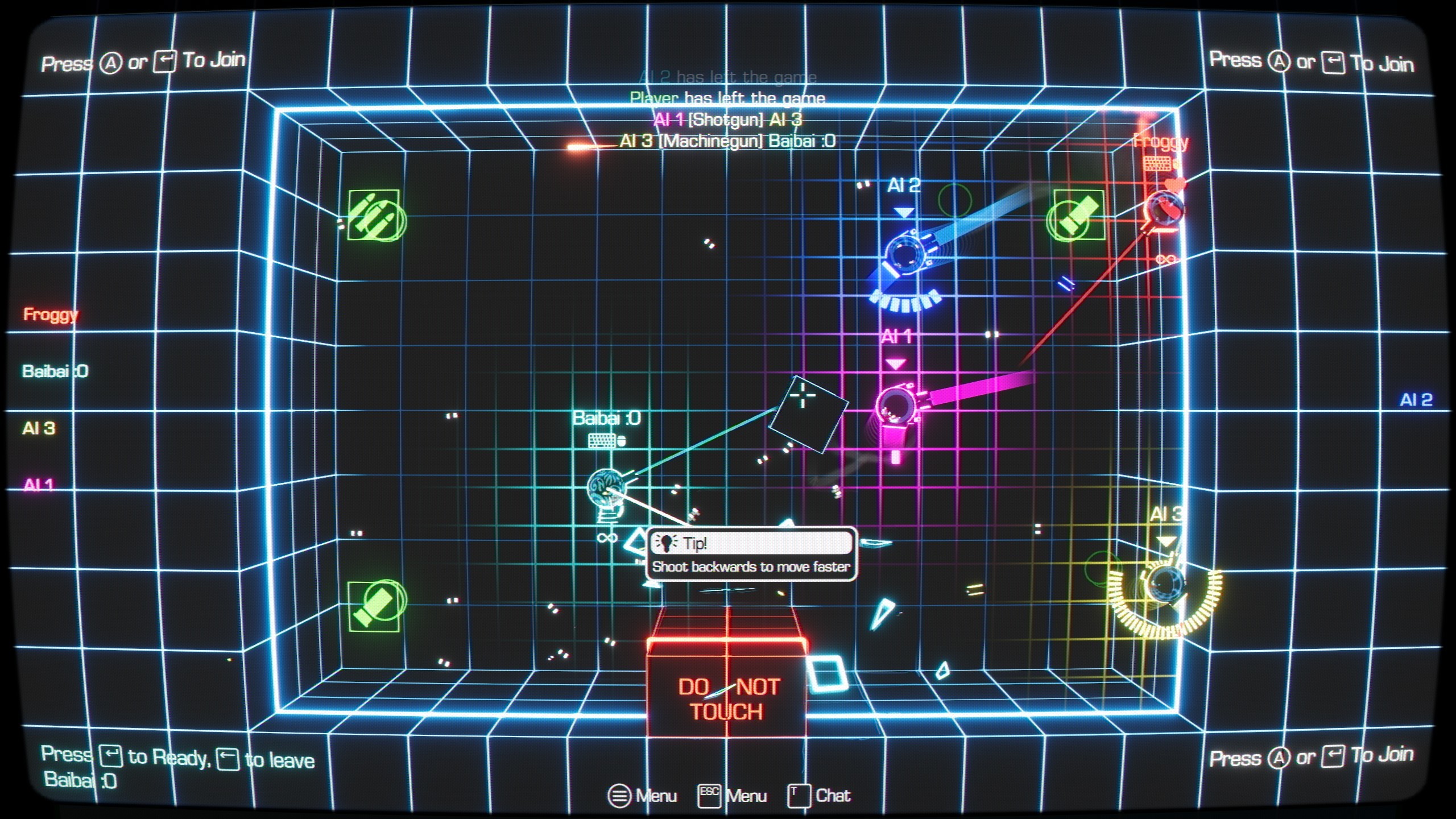Screen dimensions: 1456x819
Task: Click the circled A button in top-right join prompt
Action: click(x=1278, y=61)
